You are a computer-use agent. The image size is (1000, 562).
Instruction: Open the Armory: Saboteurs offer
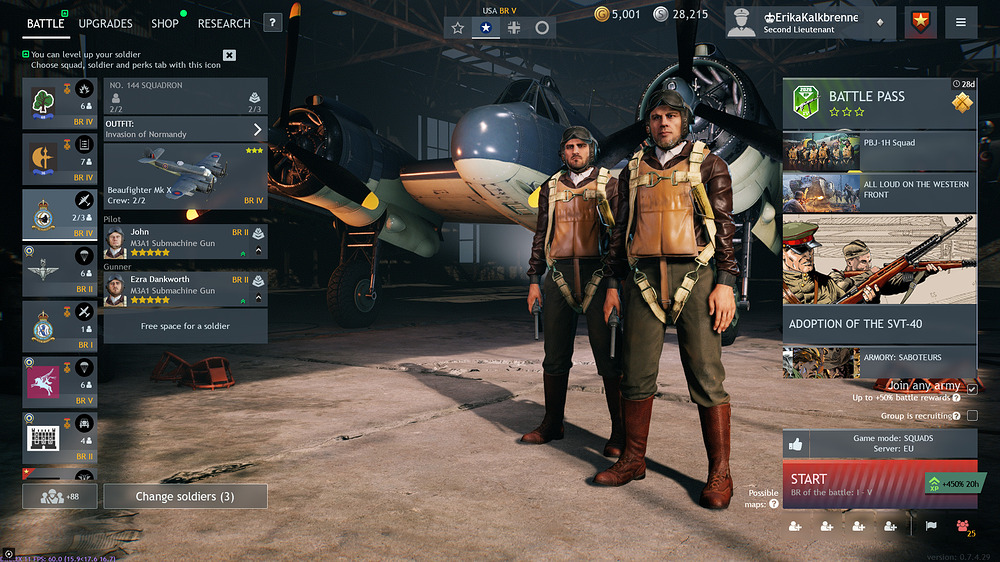879,360
